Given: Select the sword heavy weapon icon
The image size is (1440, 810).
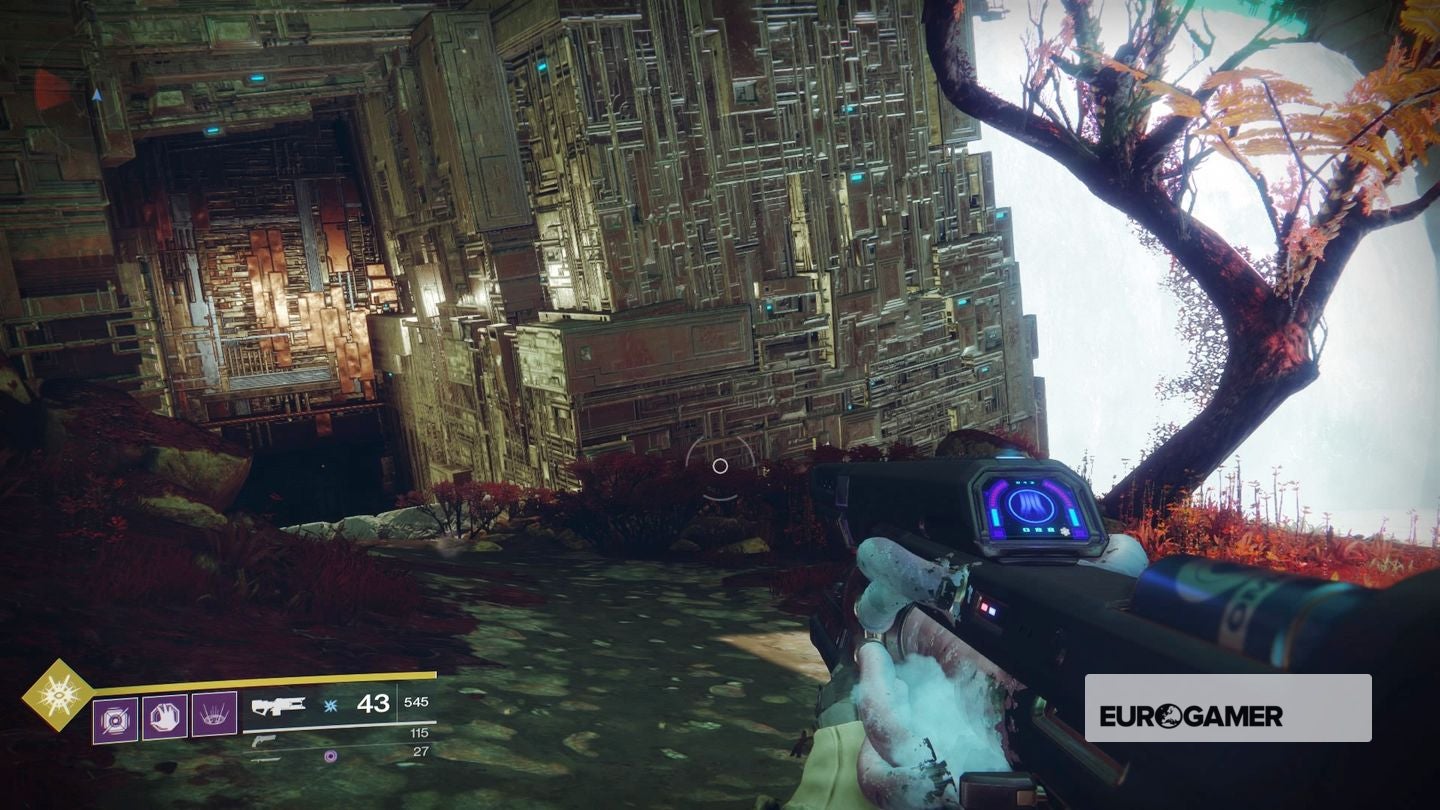Looking at the screenshot, I should 265,760.
